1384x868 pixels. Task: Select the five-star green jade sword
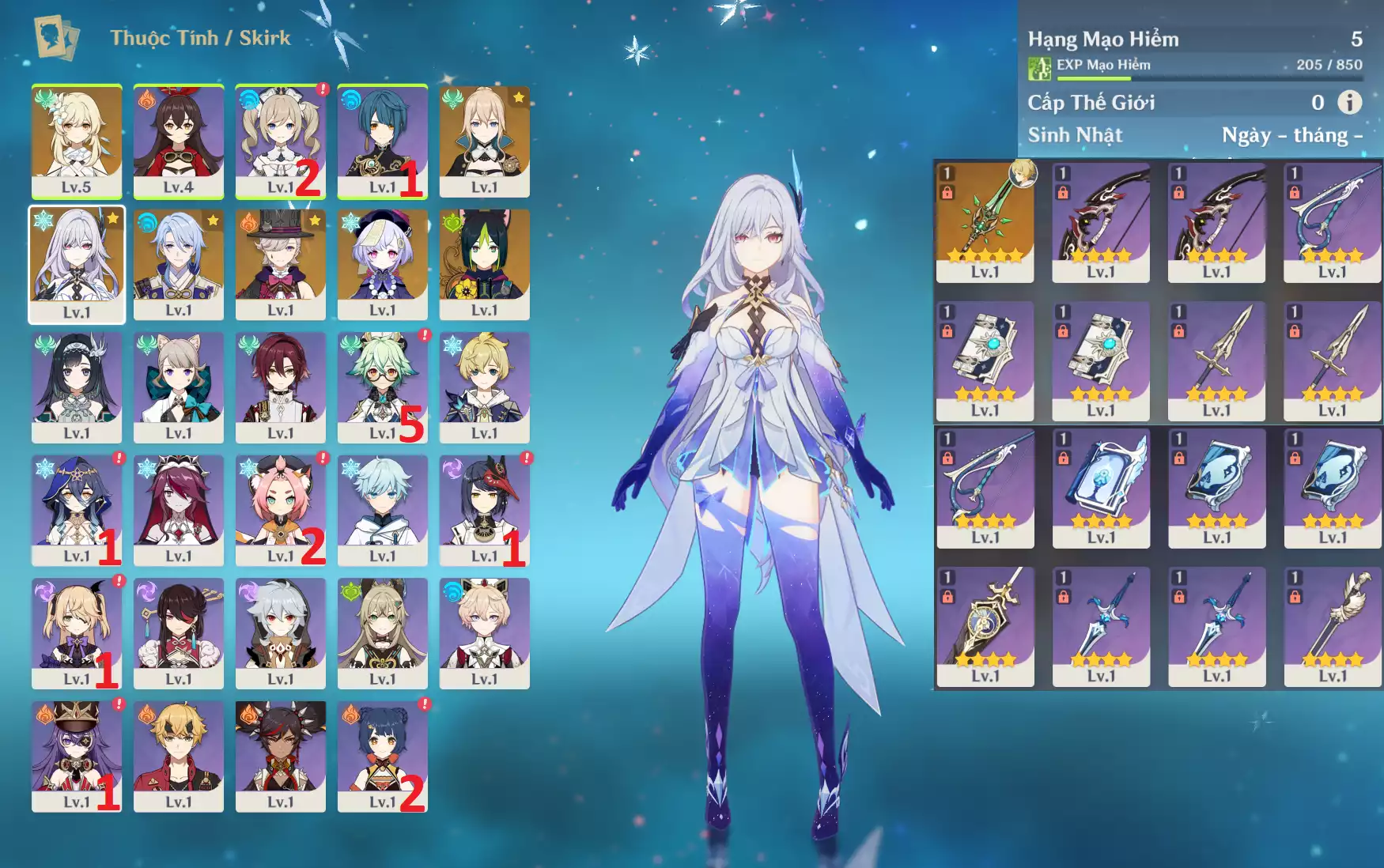tap(985, 221)
